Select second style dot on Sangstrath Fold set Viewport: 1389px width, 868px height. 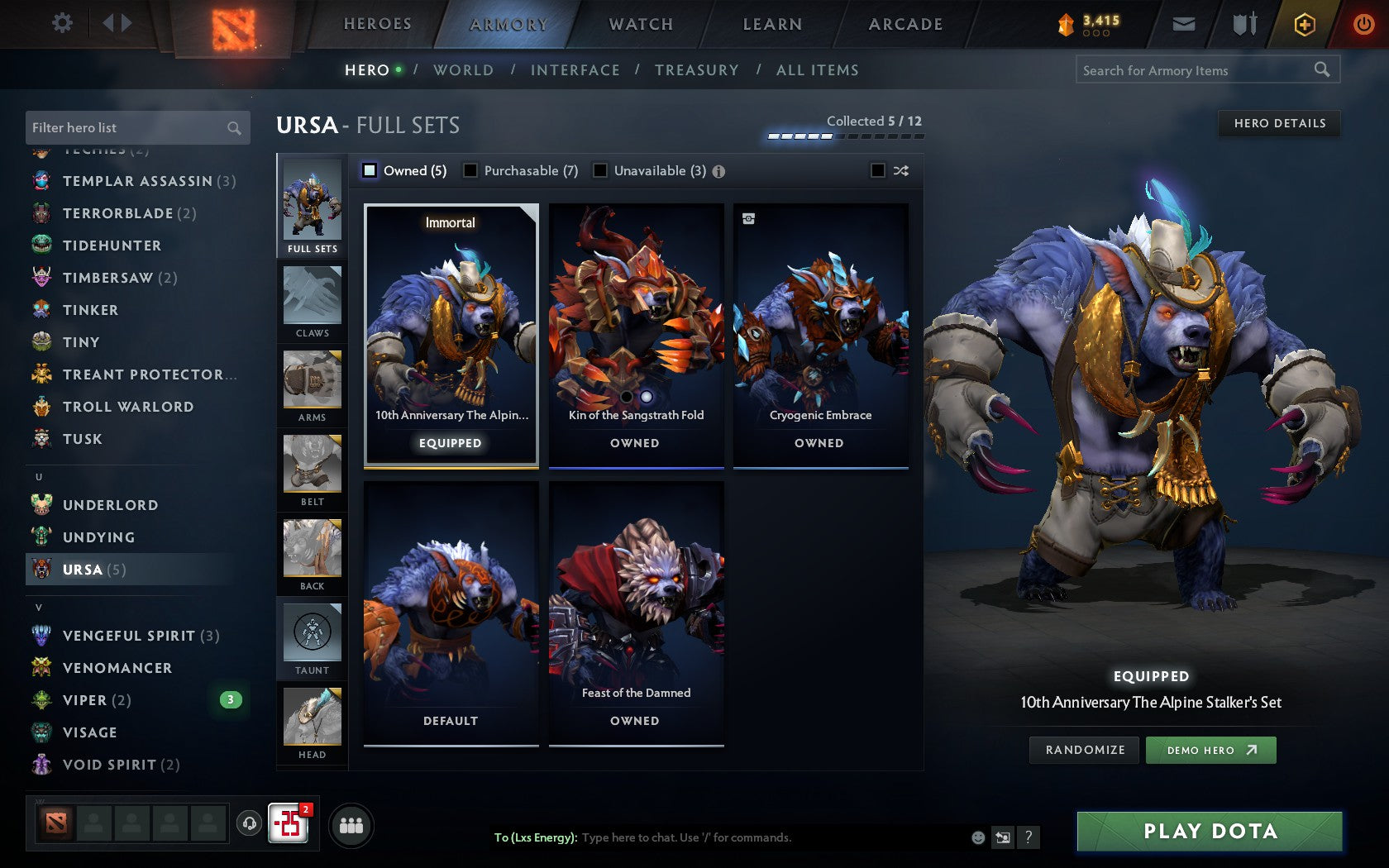[647, 397]
